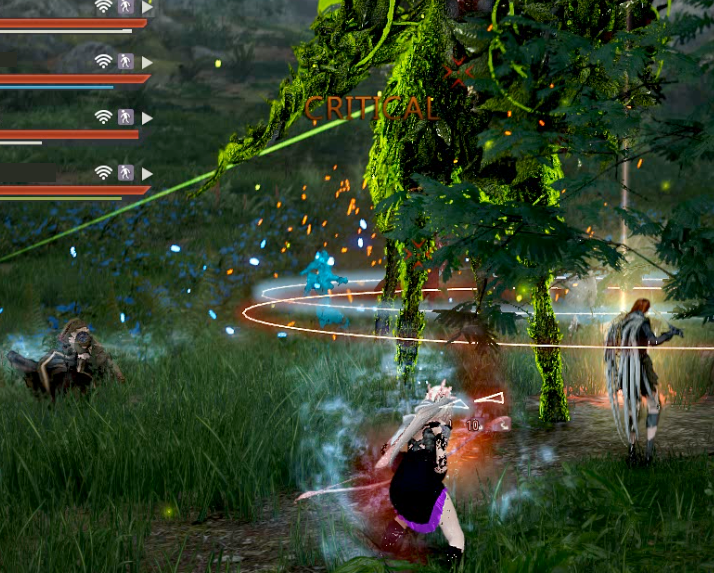Open the arrow menu above the green resource bar

point(147,173)
